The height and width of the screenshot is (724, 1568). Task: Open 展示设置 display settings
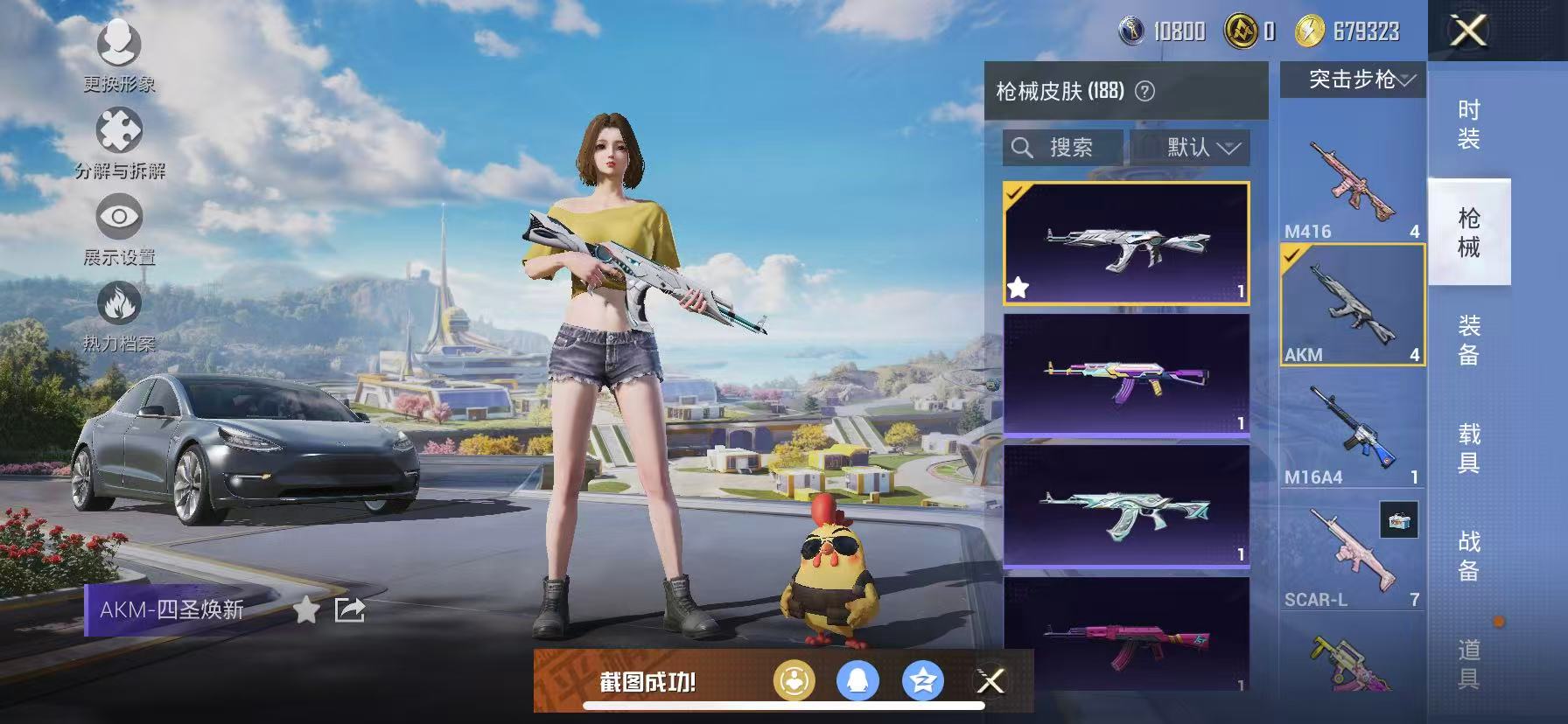pos(118,212)
